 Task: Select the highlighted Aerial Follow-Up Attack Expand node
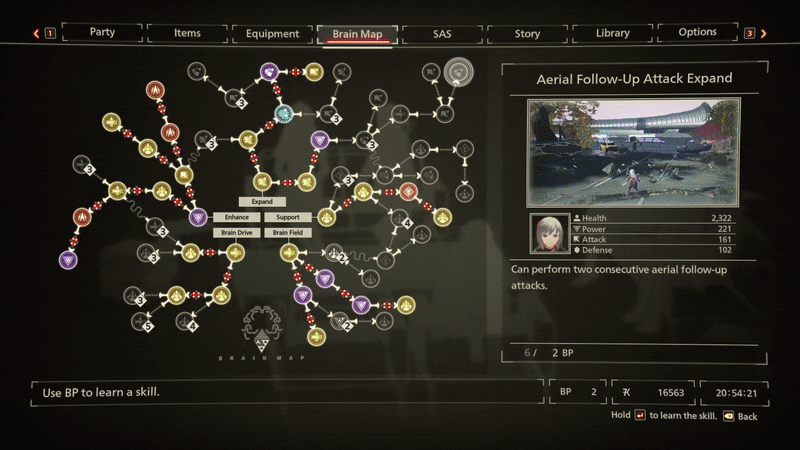click(x=459, y=71)
